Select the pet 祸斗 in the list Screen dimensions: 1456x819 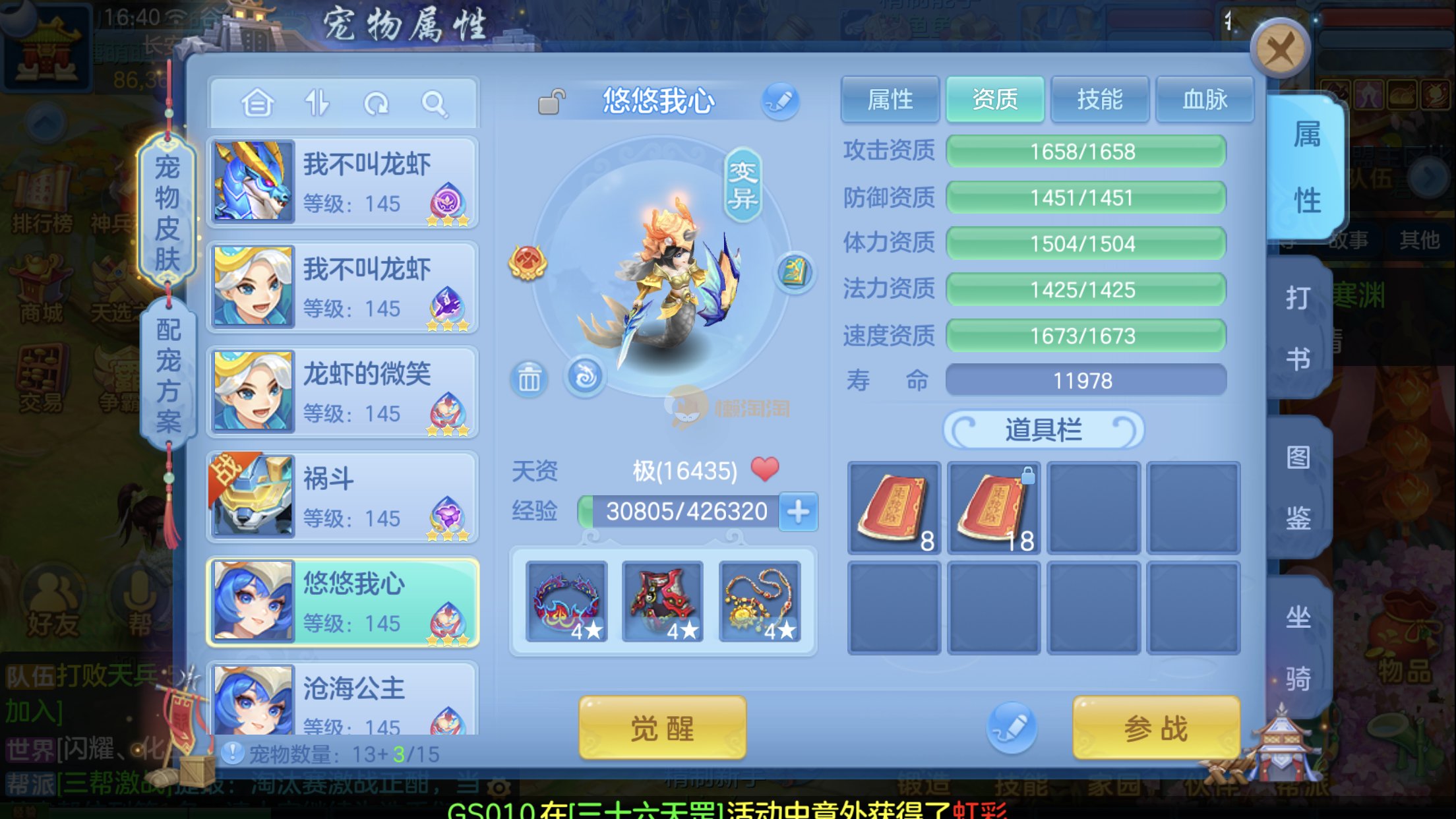coord(342,497)
